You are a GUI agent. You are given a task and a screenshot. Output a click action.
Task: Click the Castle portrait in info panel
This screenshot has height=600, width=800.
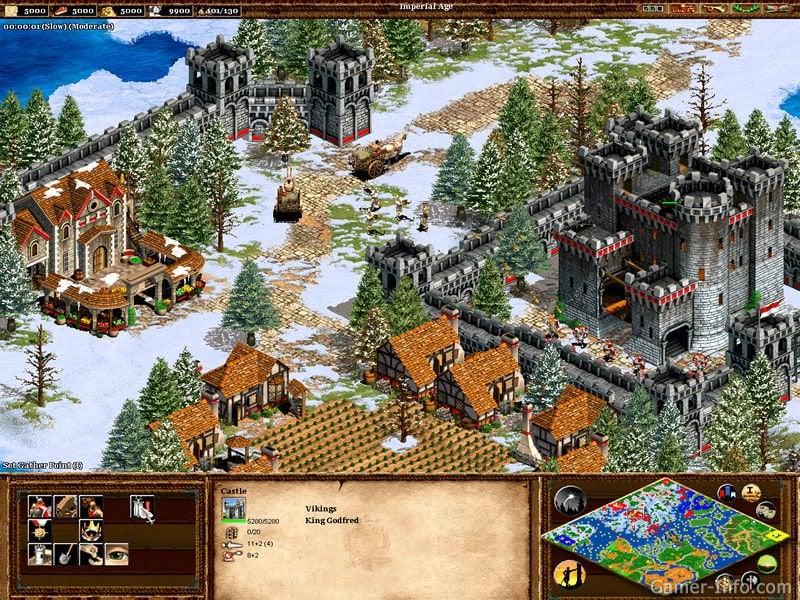tap(232, 507)
